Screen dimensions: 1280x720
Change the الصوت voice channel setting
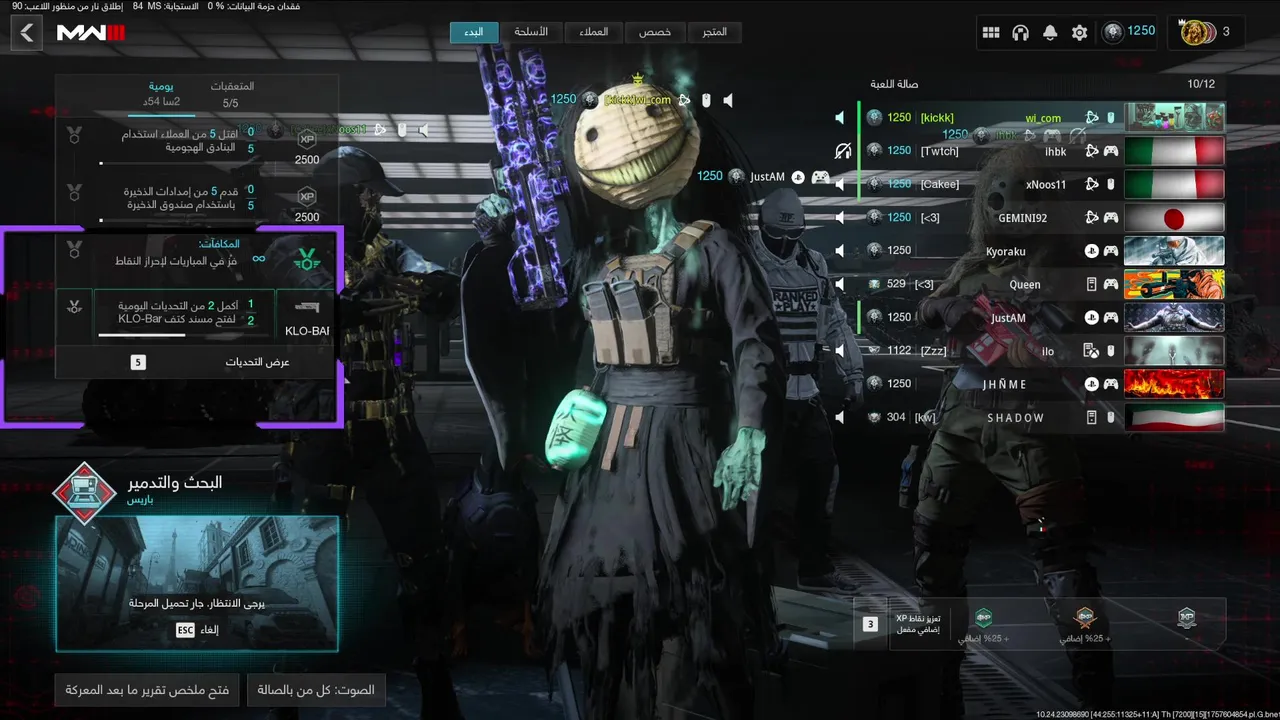click(316, 690)
